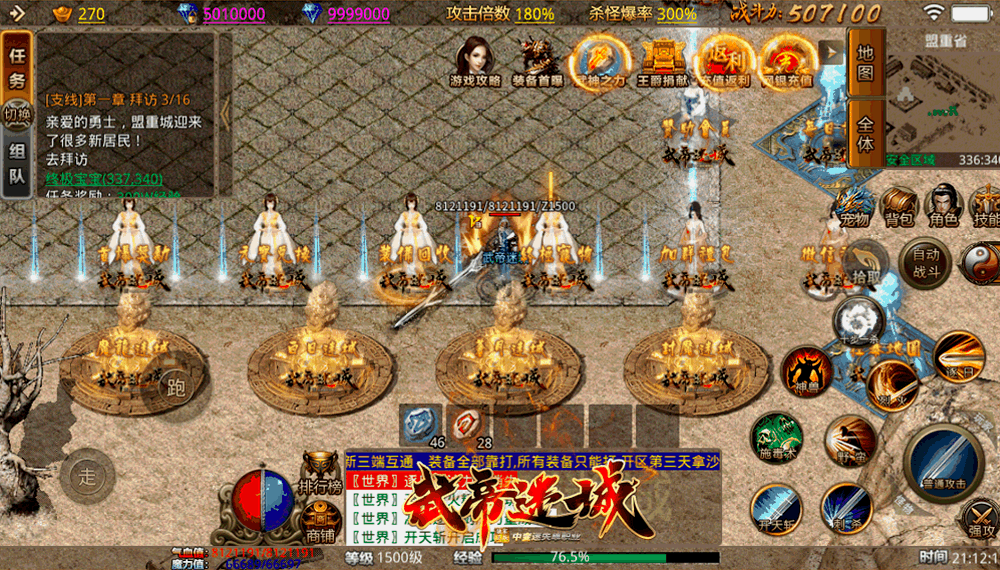The height and width of the screenshot is (570, 1000).
Task: Use the blue scroll item with count 46
Action: pyautogui.click(x=421, y=425)
